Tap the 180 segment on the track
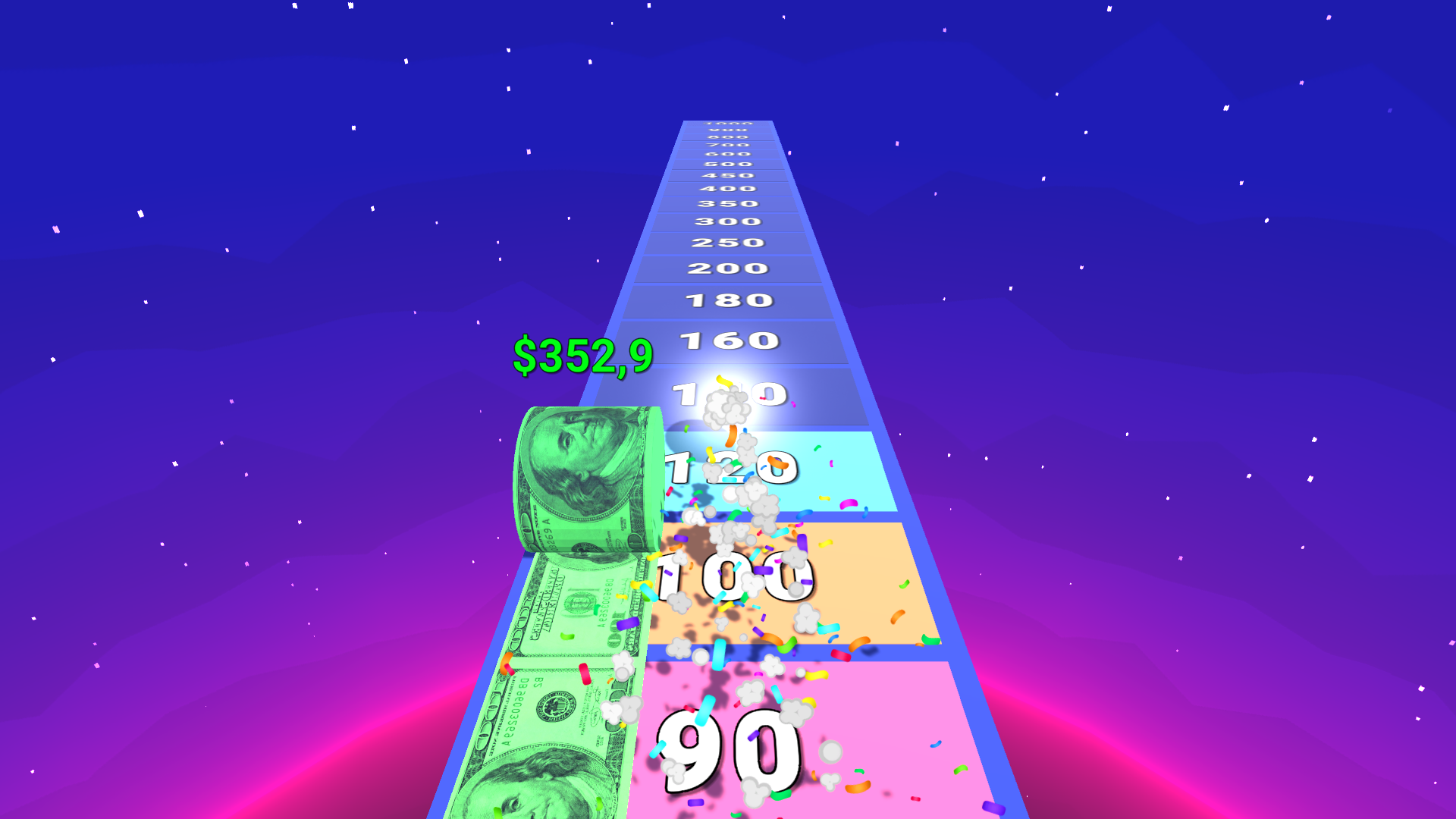Image resolution: width=1456 pixels, height=819 pixels. pos(728,300)
